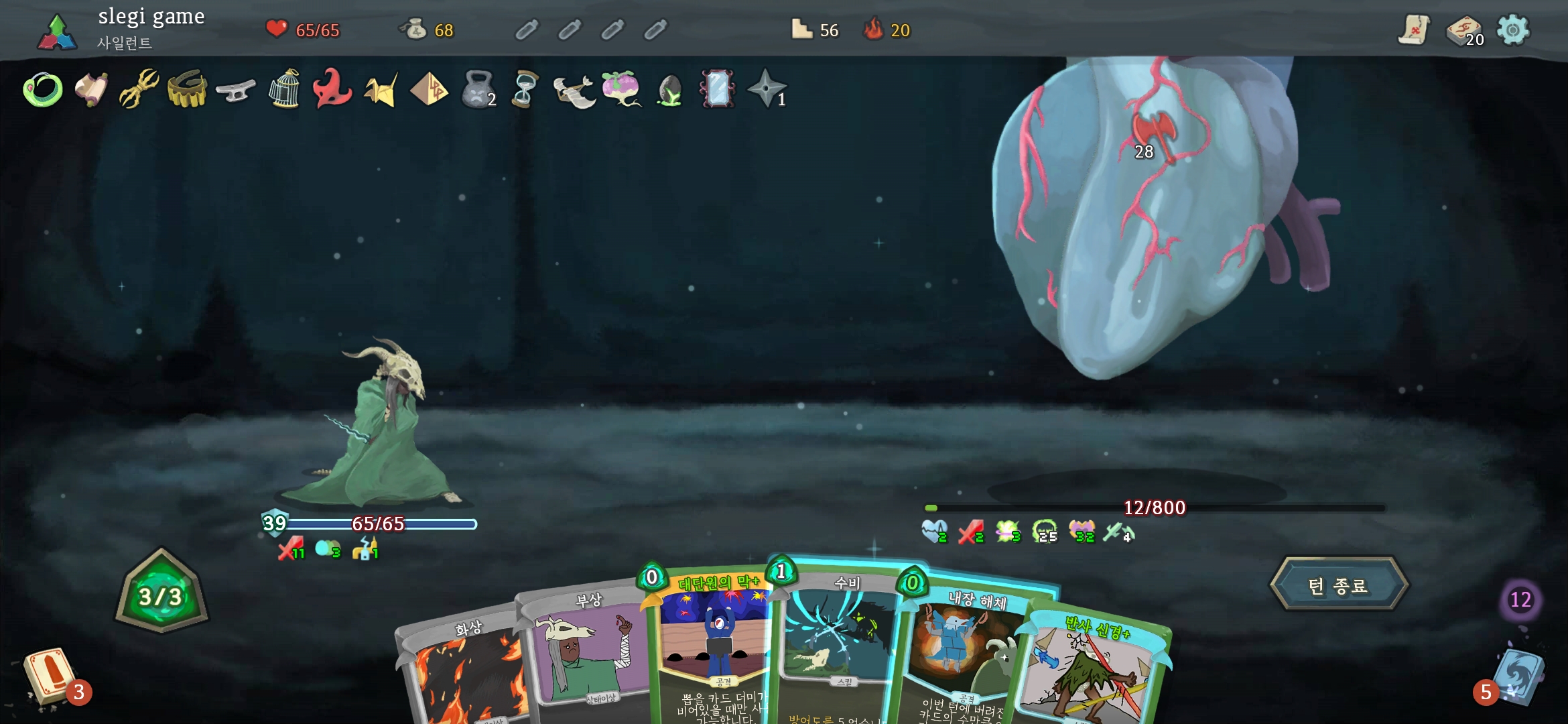Check the kettlebell relic
The width and height of the screenshot is (1568, 724).
point(477,89)
